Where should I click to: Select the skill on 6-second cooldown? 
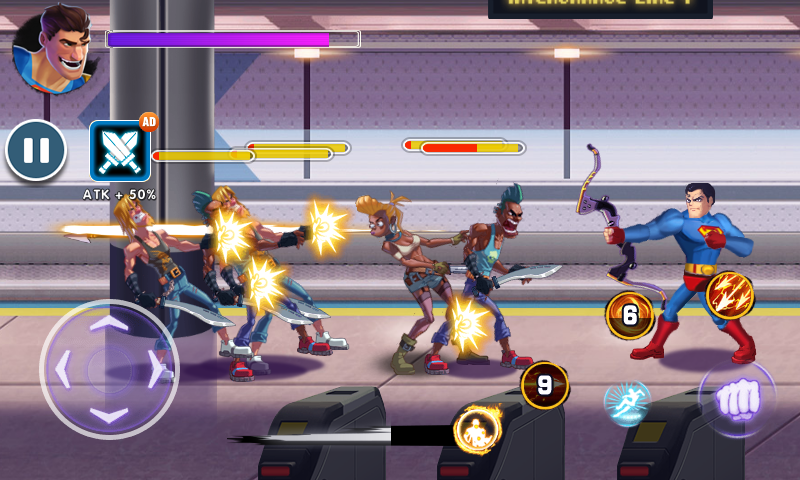click(629, 316)
